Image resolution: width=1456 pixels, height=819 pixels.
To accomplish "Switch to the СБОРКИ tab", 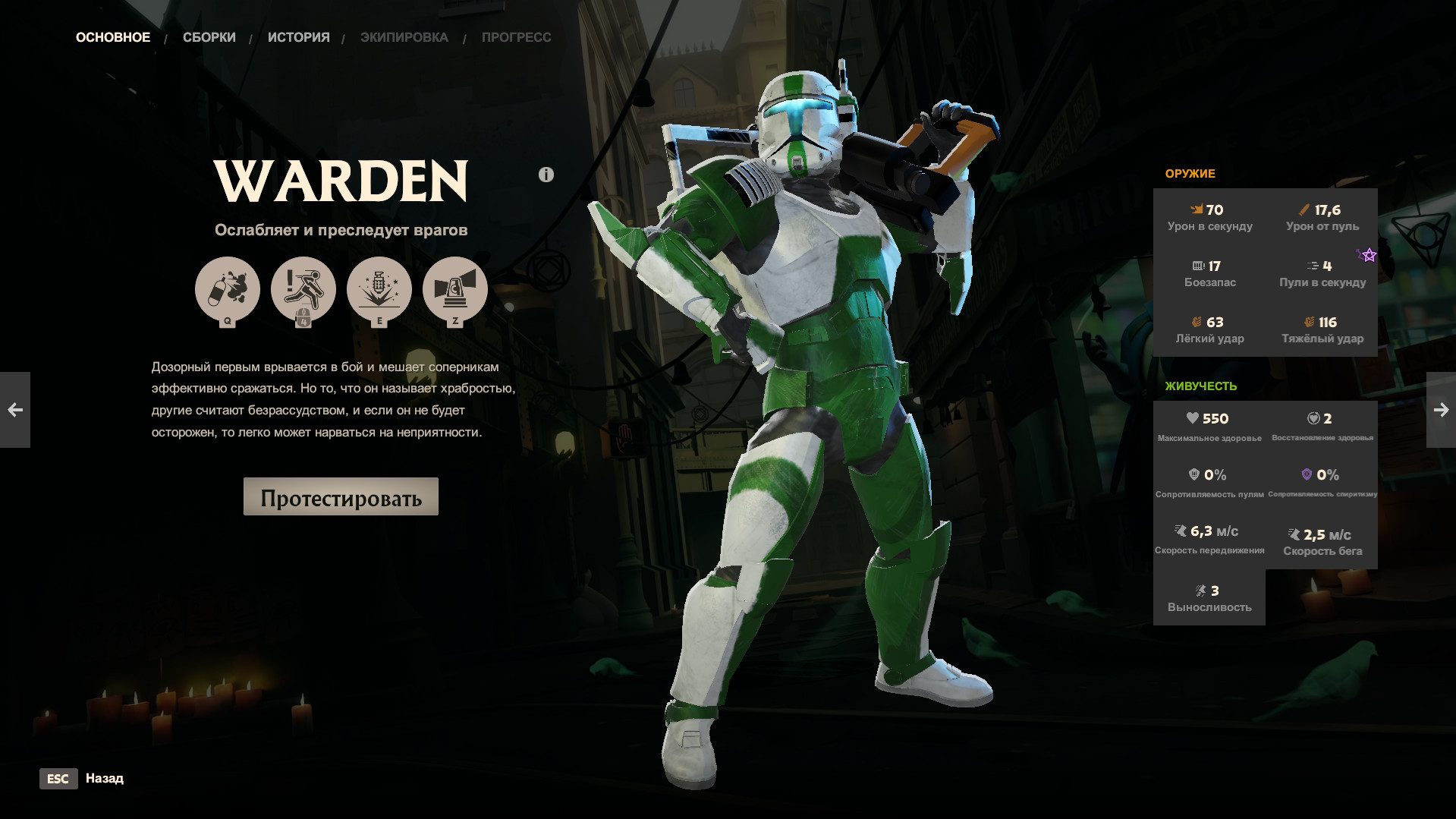I will (x=209, y=36).
